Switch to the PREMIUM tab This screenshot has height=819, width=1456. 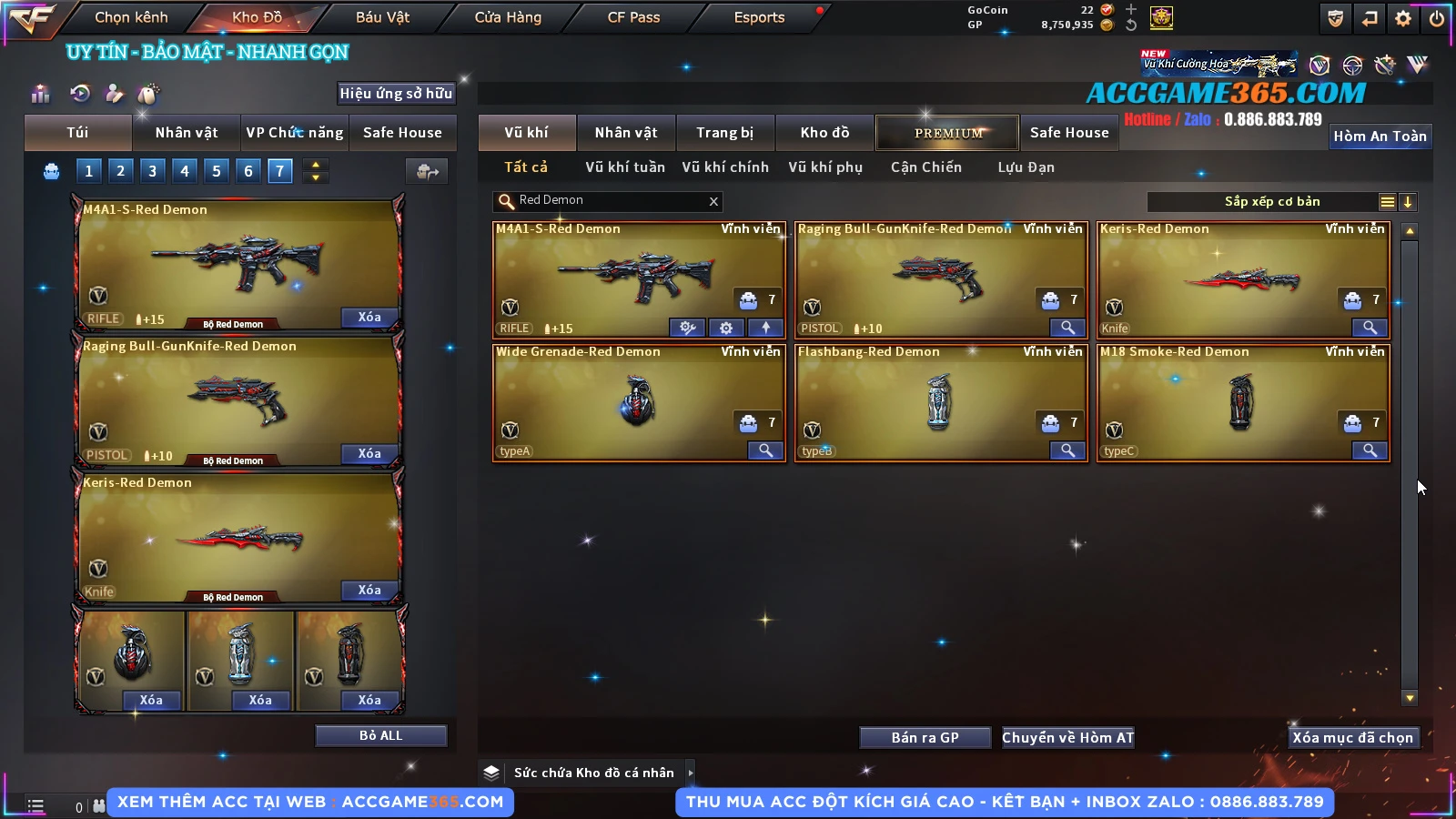[x=947, y=133]
